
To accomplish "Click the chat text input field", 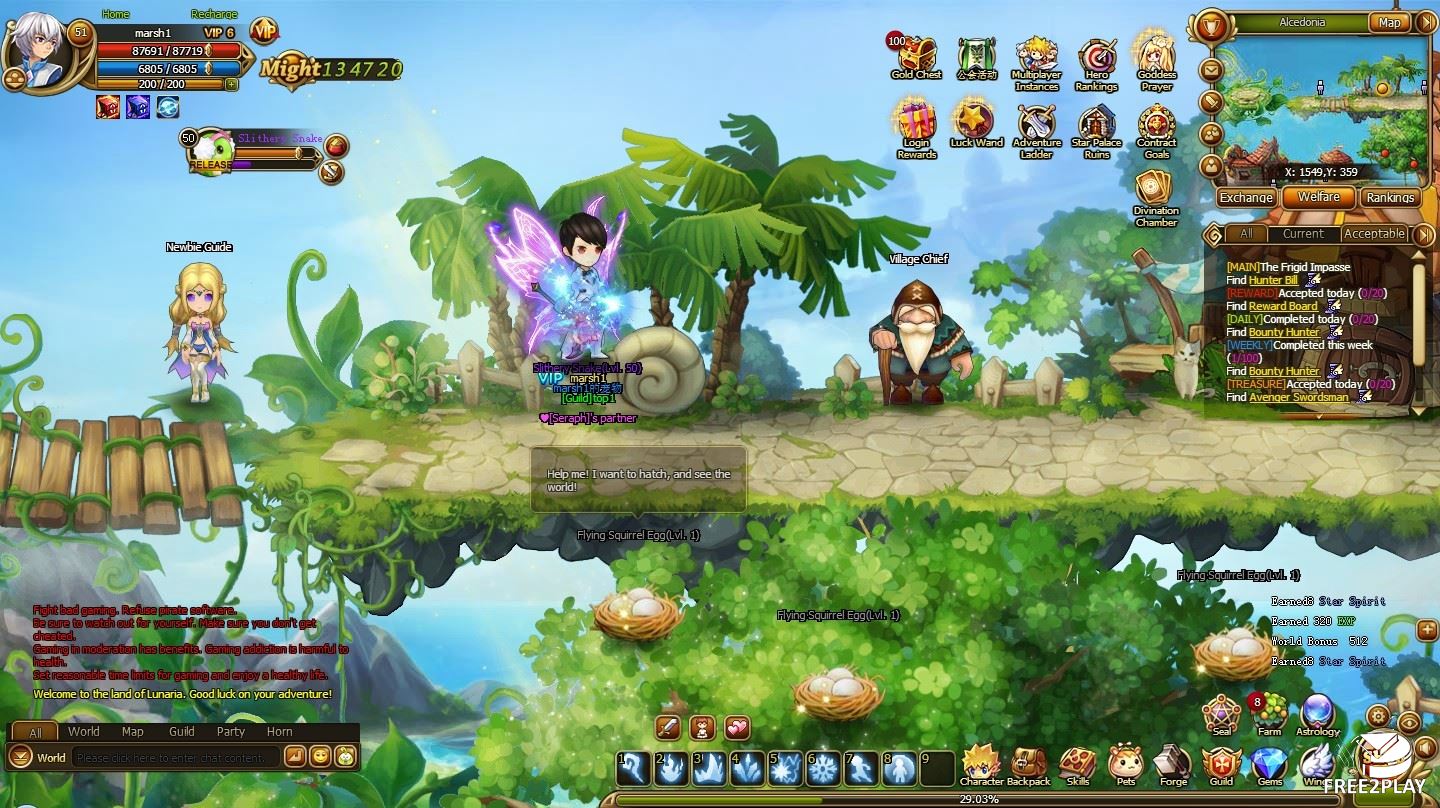I will pos(176,758).
